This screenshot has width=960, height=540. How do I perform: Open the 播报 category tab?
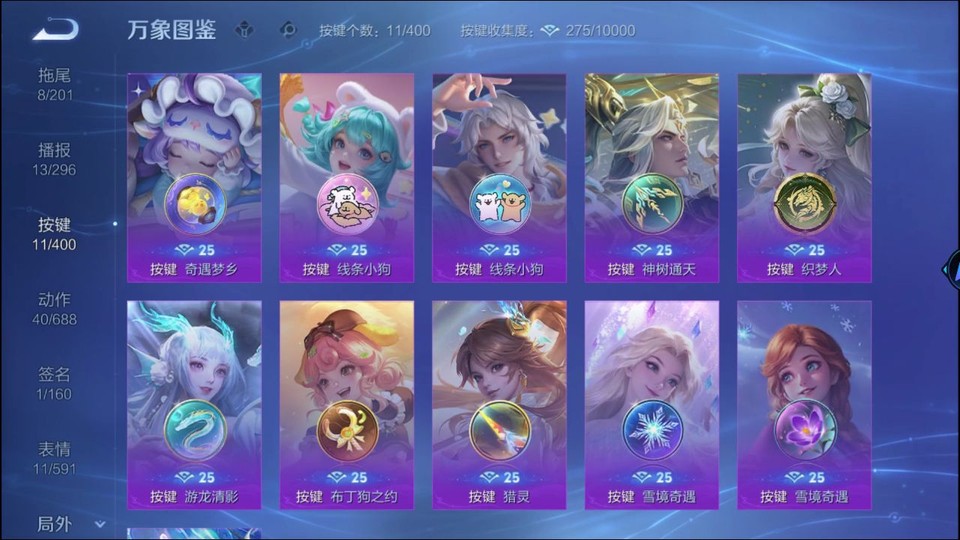[x=56, y=159]
